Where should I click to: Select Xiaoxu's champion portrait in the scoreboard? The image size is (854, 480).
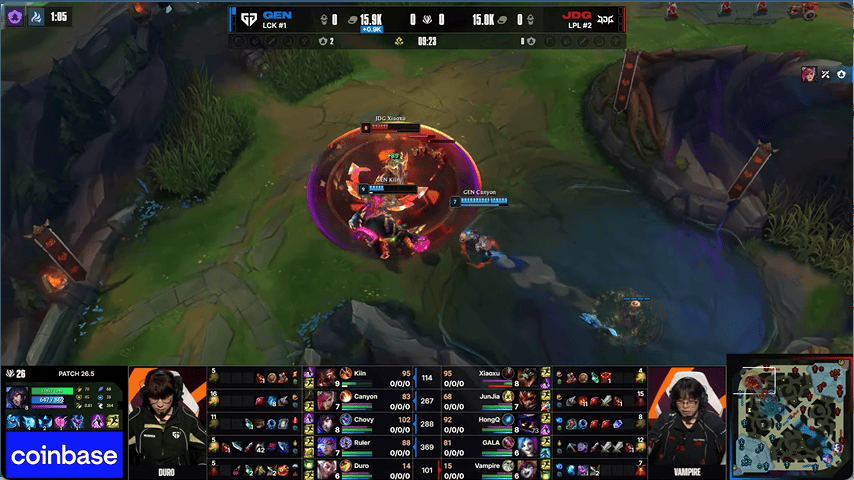tap(526, 377)
